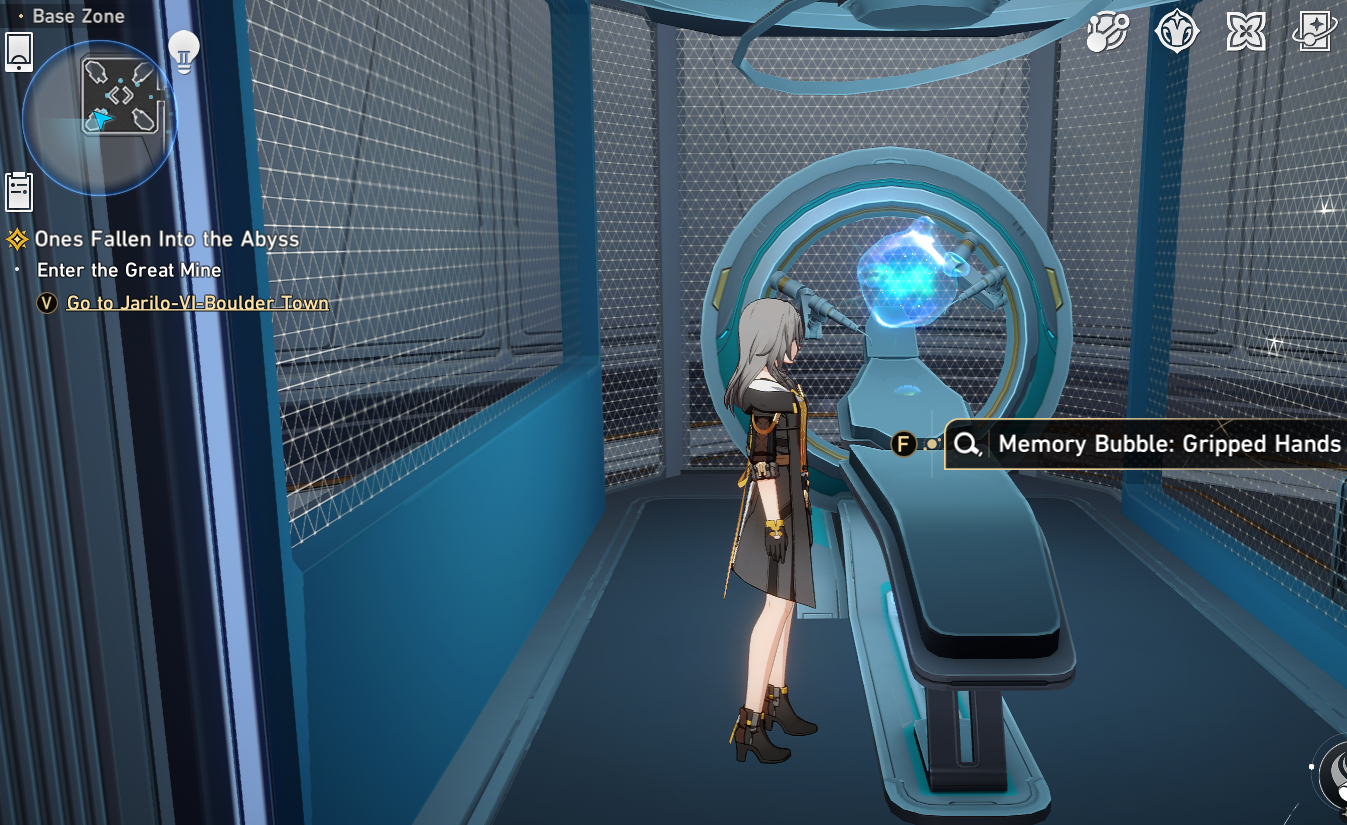Click the objective Enter the Great Mine
Viewport: 1347px width, 825px height.
[x=128, y=270]
